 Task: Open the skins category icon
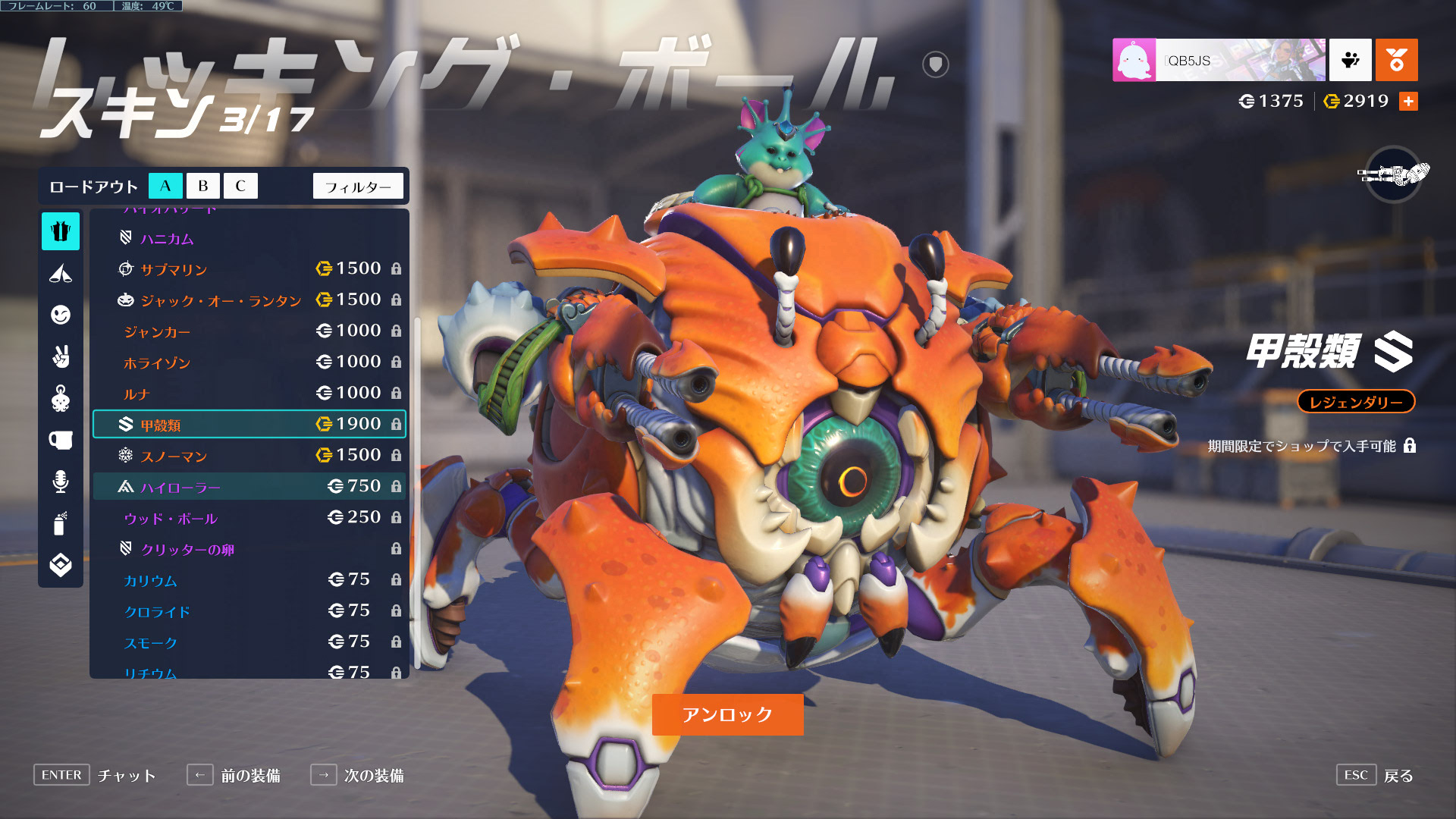pyautogui.click(x=61, y=231)
